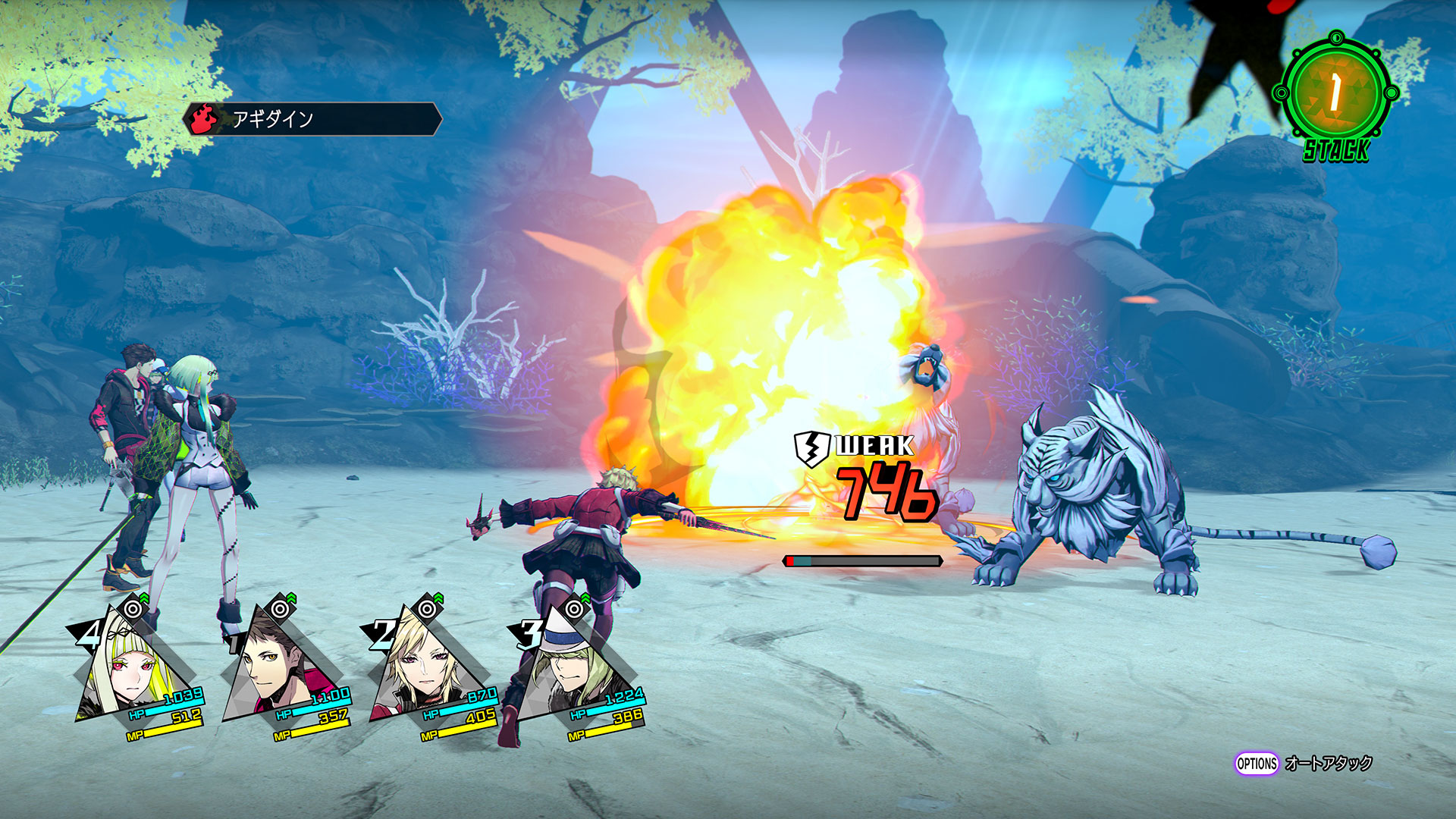Click the green Stack counter emblem
The width and height of the screenshot is (1456, 819).
click(1335, 94)
